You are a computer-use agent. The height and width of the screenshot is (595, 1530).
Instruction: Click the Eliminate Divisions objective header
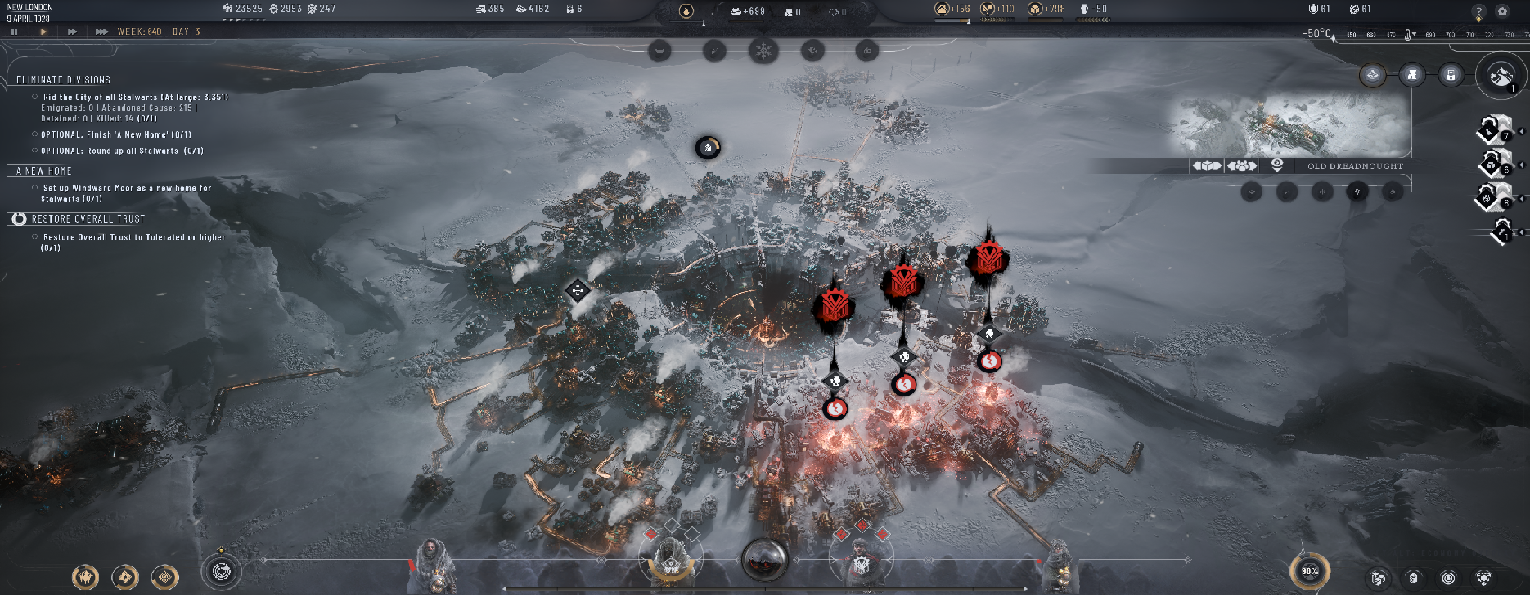(x=64, y=79)
